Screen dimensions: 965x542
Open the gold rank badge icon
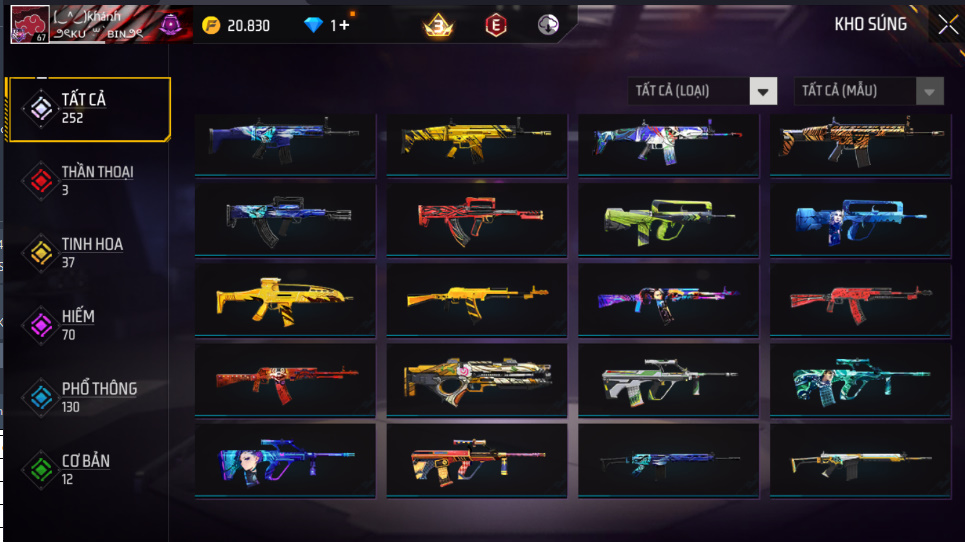click(x=438, y=26)
